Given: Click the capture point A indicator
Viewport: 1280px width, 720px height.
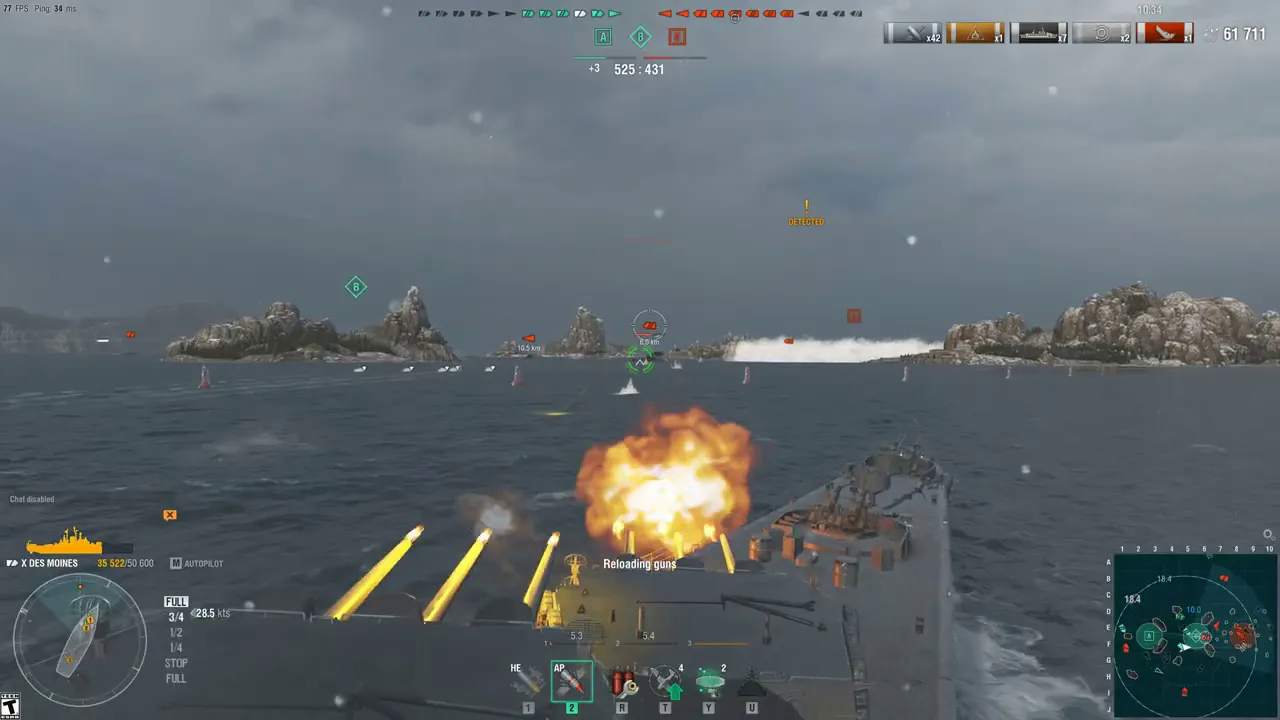Looking at the screenshot, I should click(x=603, y=37).
